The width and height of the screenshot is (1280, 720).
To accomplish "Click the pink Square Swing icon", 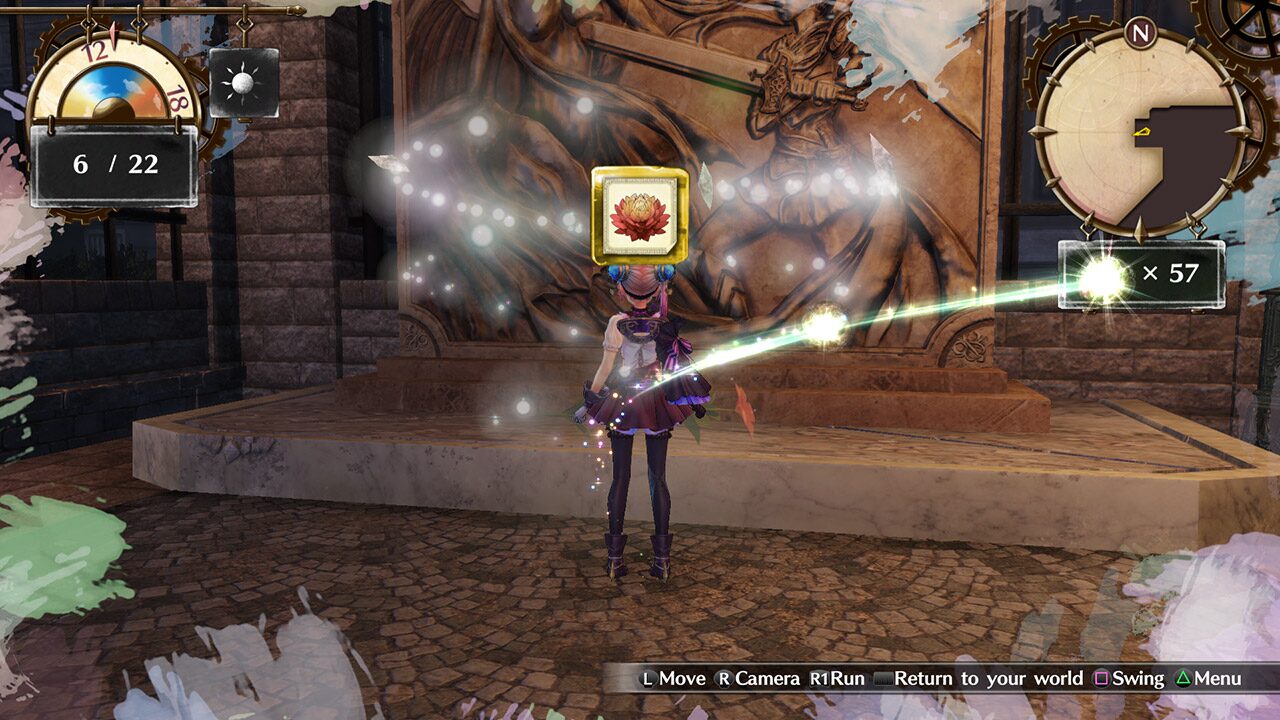I will [x=1100, y=678].
